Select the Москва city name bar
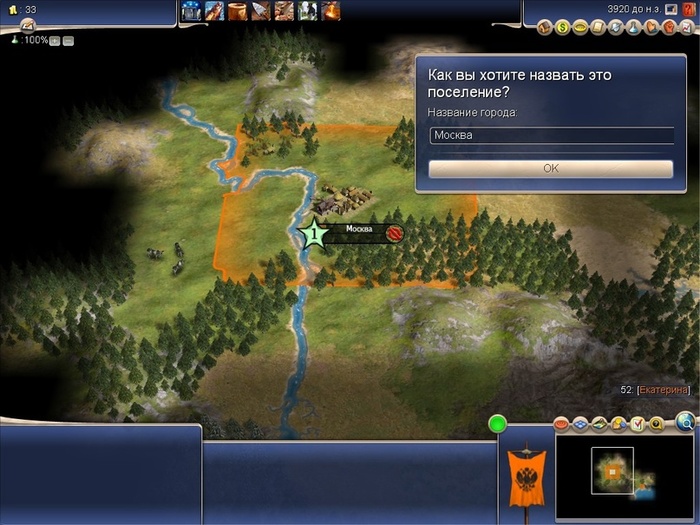This screenshot has width=700, height=525. tap(358, 231)
